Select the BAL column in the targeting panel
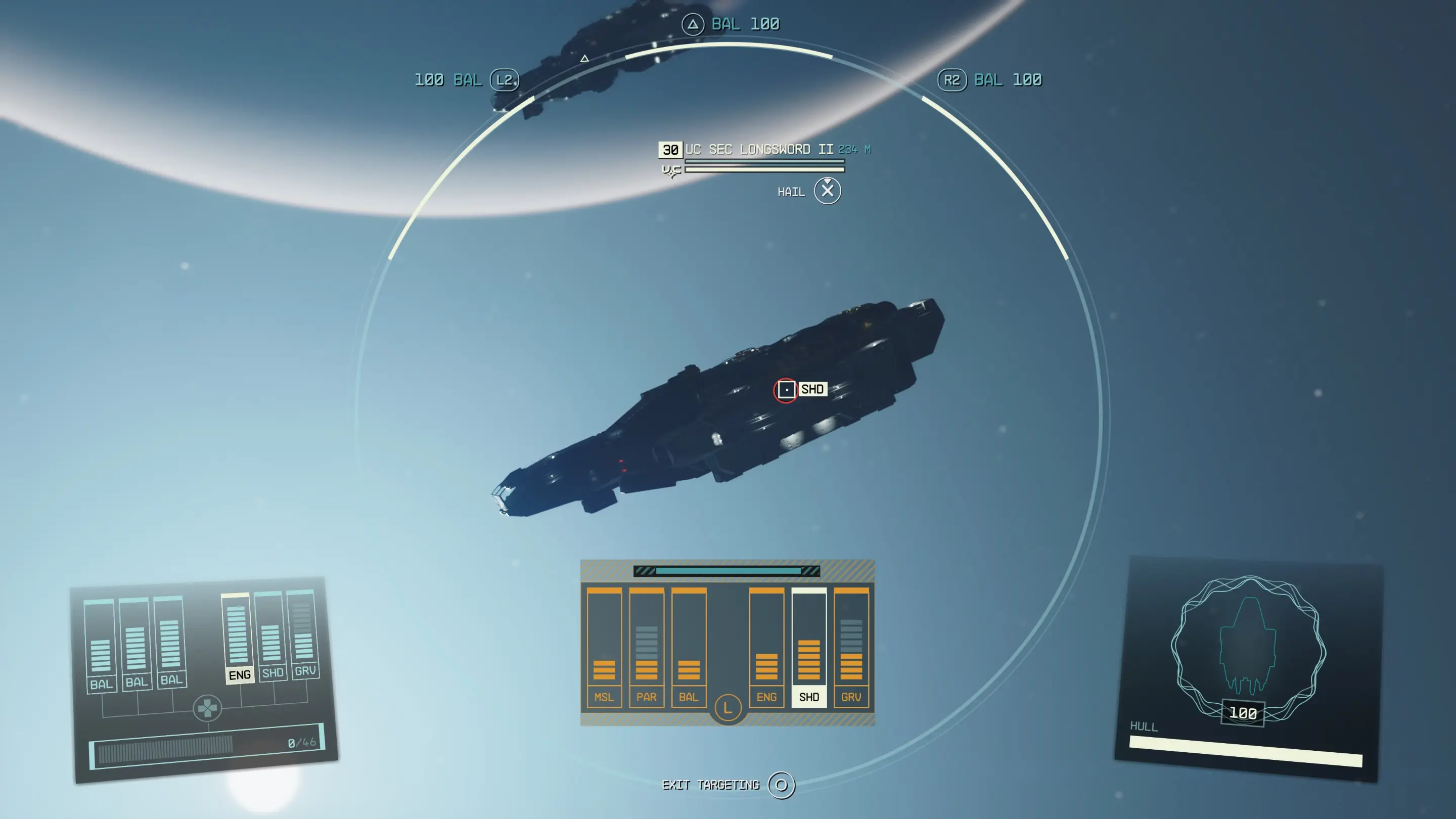The image size is (1456, 819). 689,645
